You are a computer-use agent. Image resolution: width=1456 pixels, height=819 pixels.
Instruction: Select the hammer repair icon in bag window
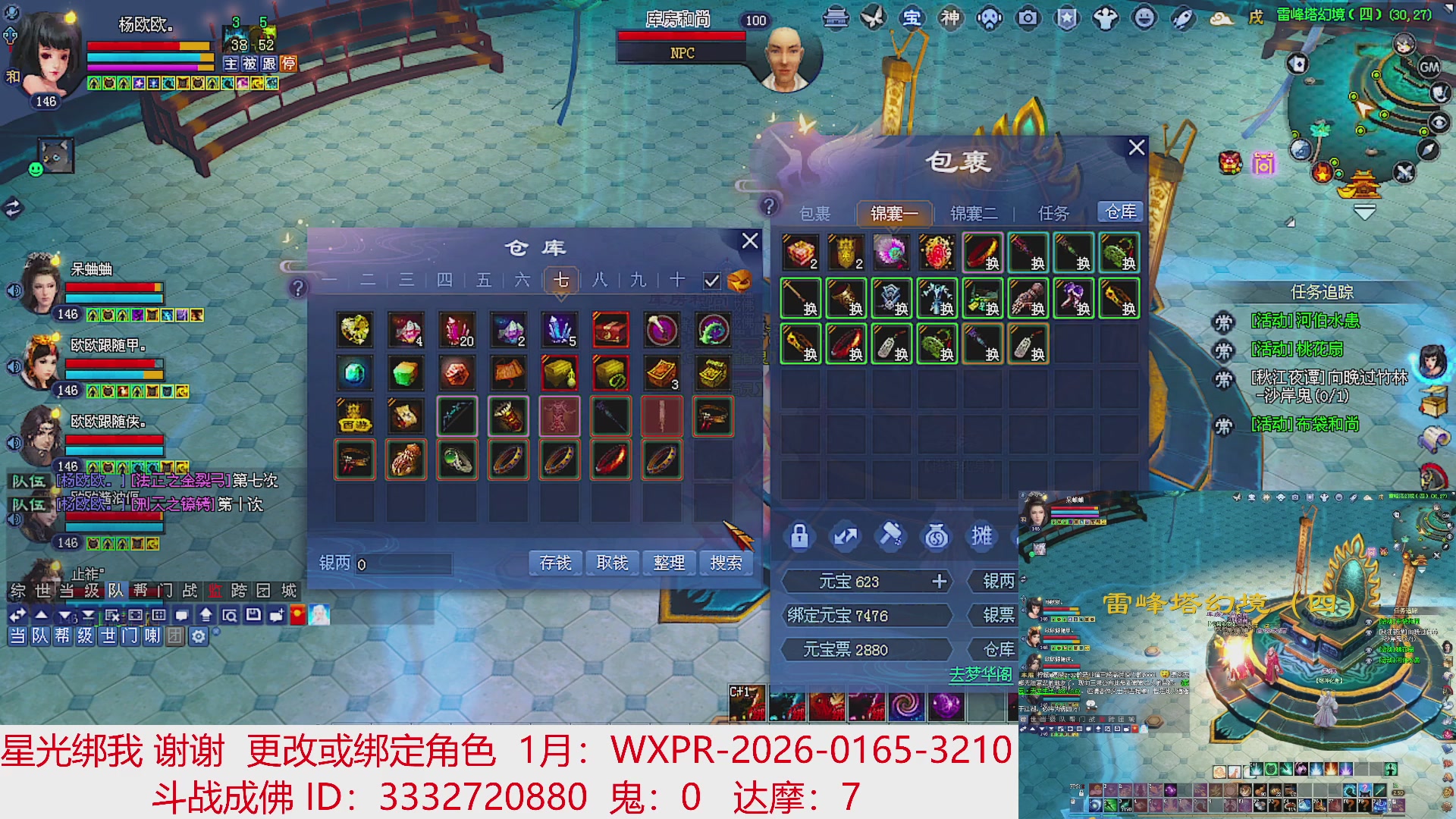point(892,536)
